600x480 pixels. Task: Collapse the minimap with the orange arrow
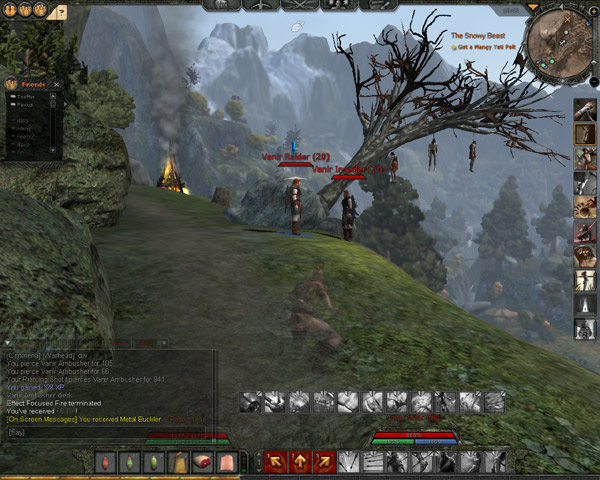click(x=531, y=8)
